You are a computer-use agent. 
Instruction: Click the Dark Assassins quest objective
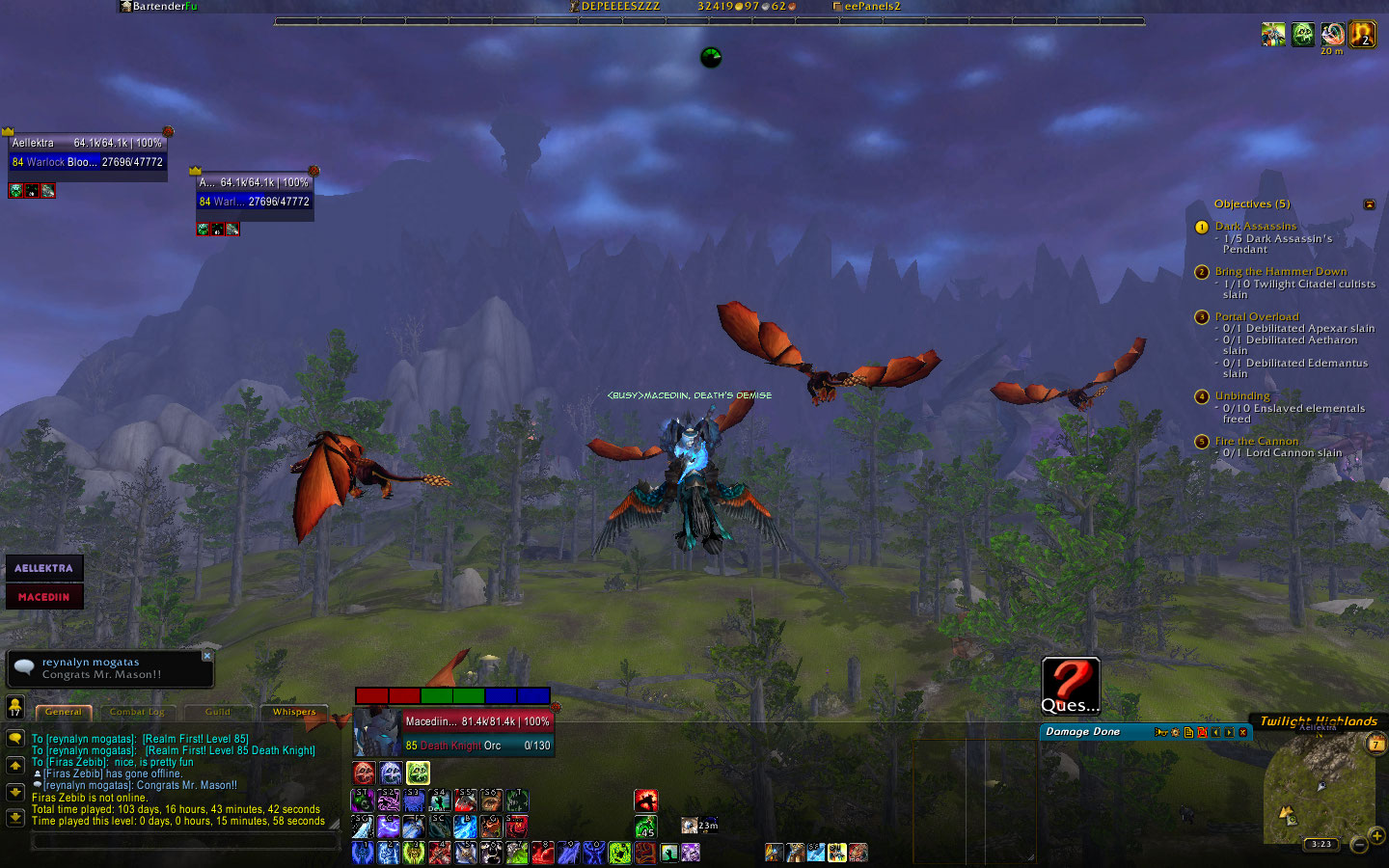[x=1255, y=227]
